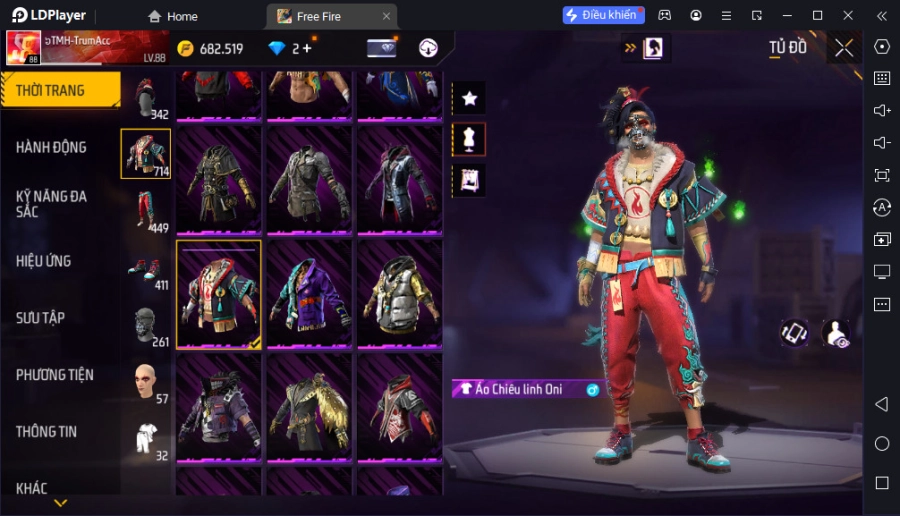Pick the gold and grey vest item
Viewport: 900px width, 516px height.
pyautogui.click(x=399, y=295)
